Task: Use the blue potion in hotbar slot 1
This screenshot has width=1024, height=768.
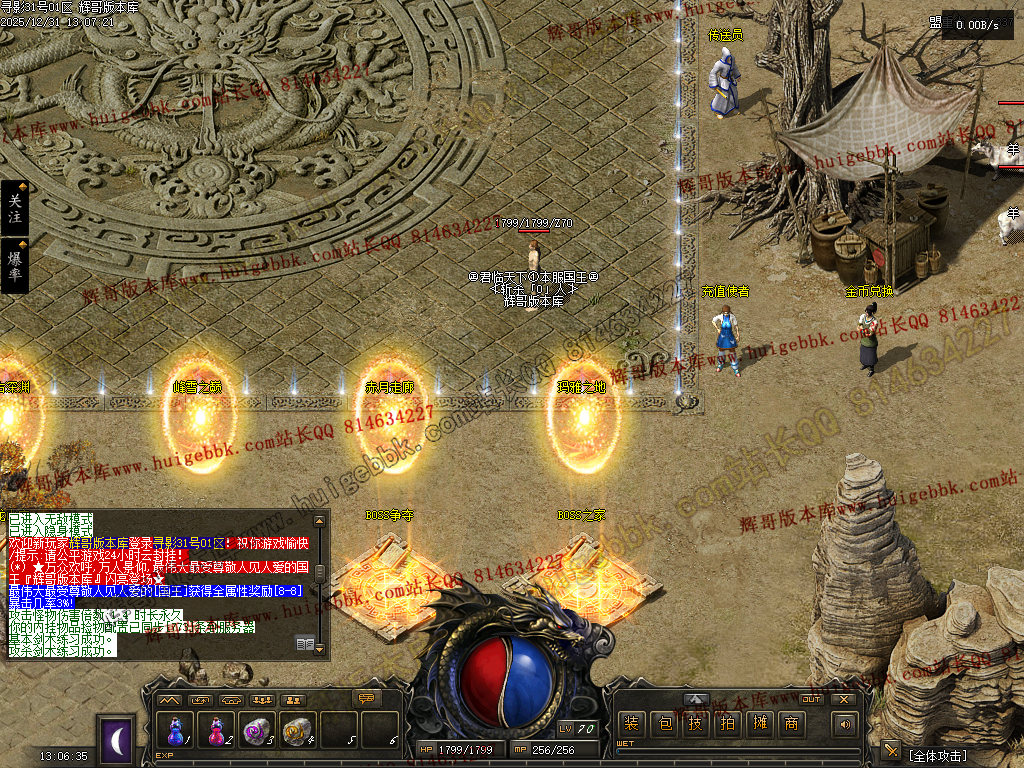Action: click(176, 731)
